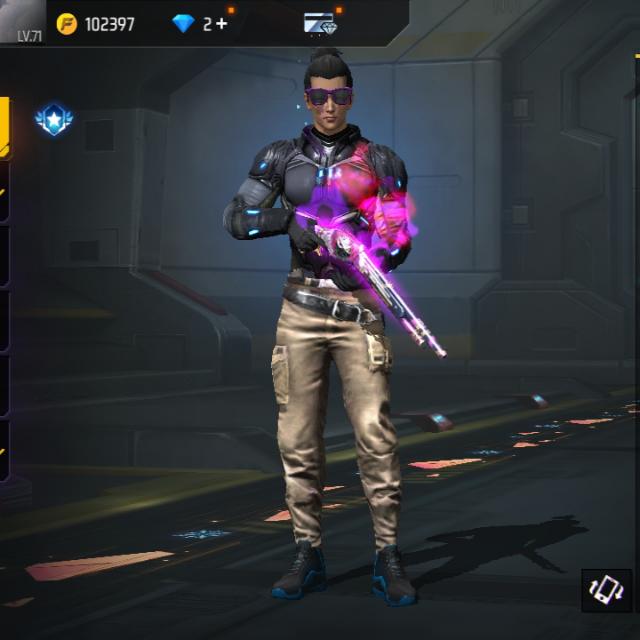Select the highlighted yellow side tab
Screen dimensions: 640x640
click(5, 128)
